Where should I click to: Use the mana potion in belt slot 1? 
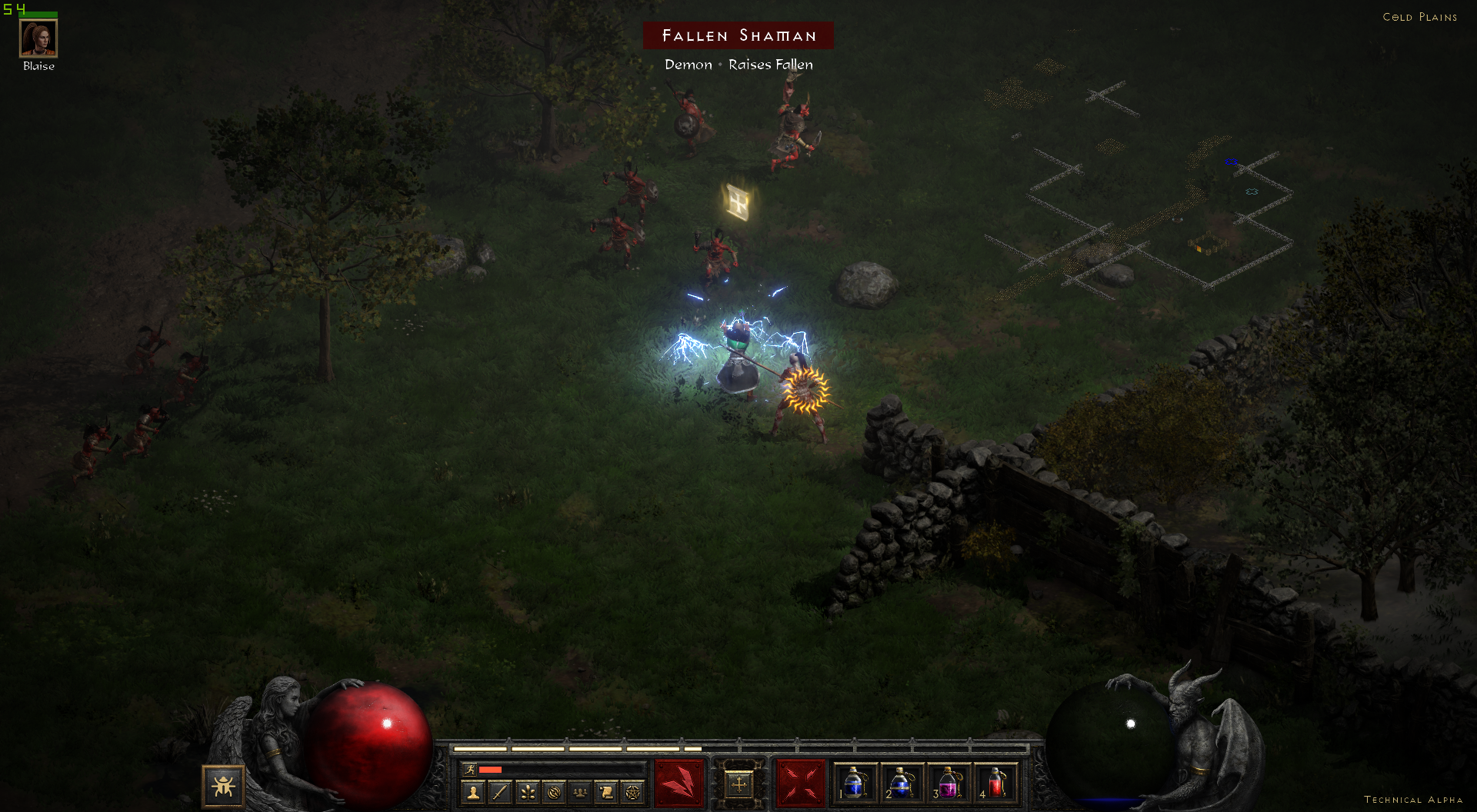855,783
